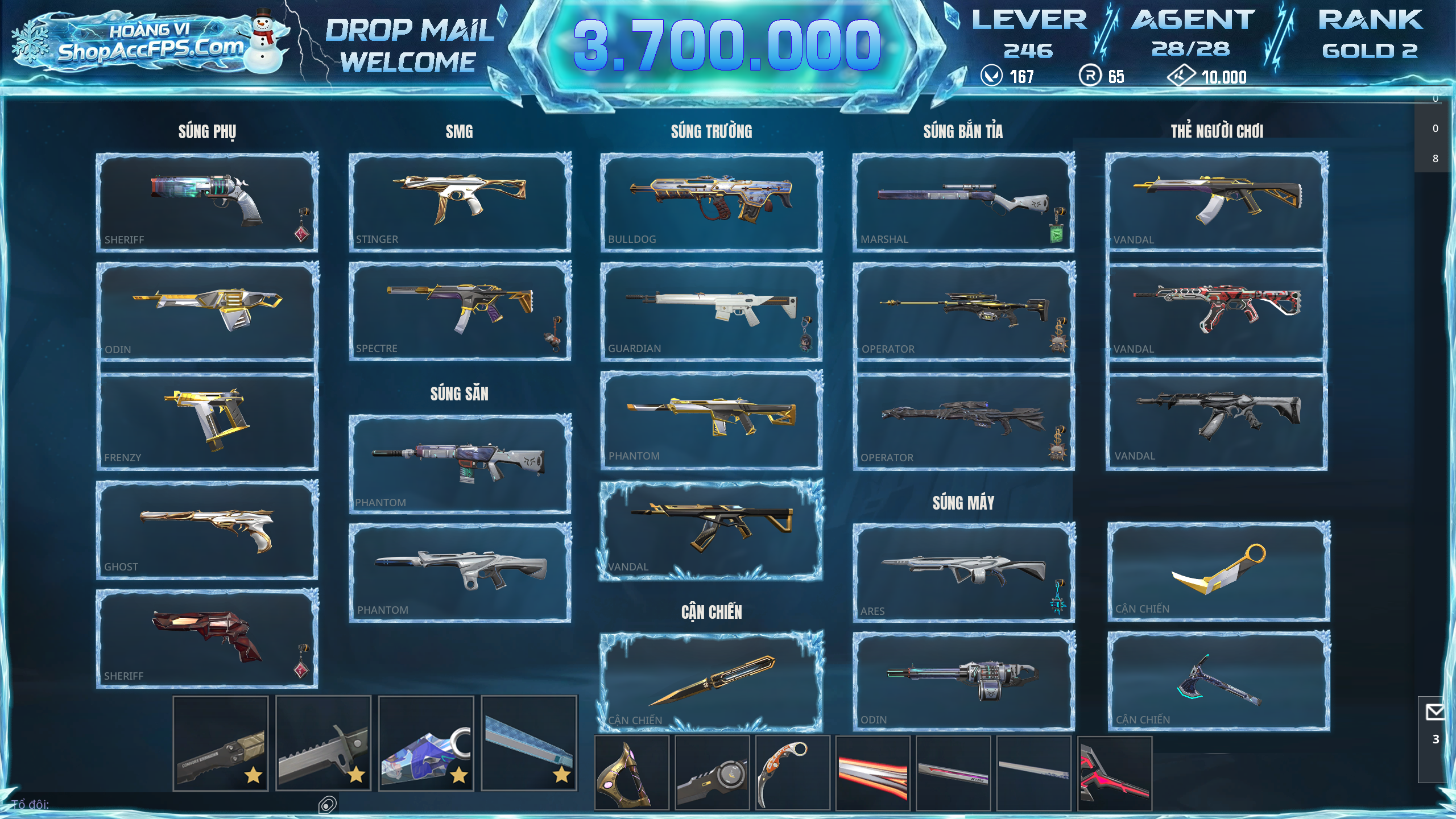Choose the Bulldog weapon skin

tap(711, 201)
